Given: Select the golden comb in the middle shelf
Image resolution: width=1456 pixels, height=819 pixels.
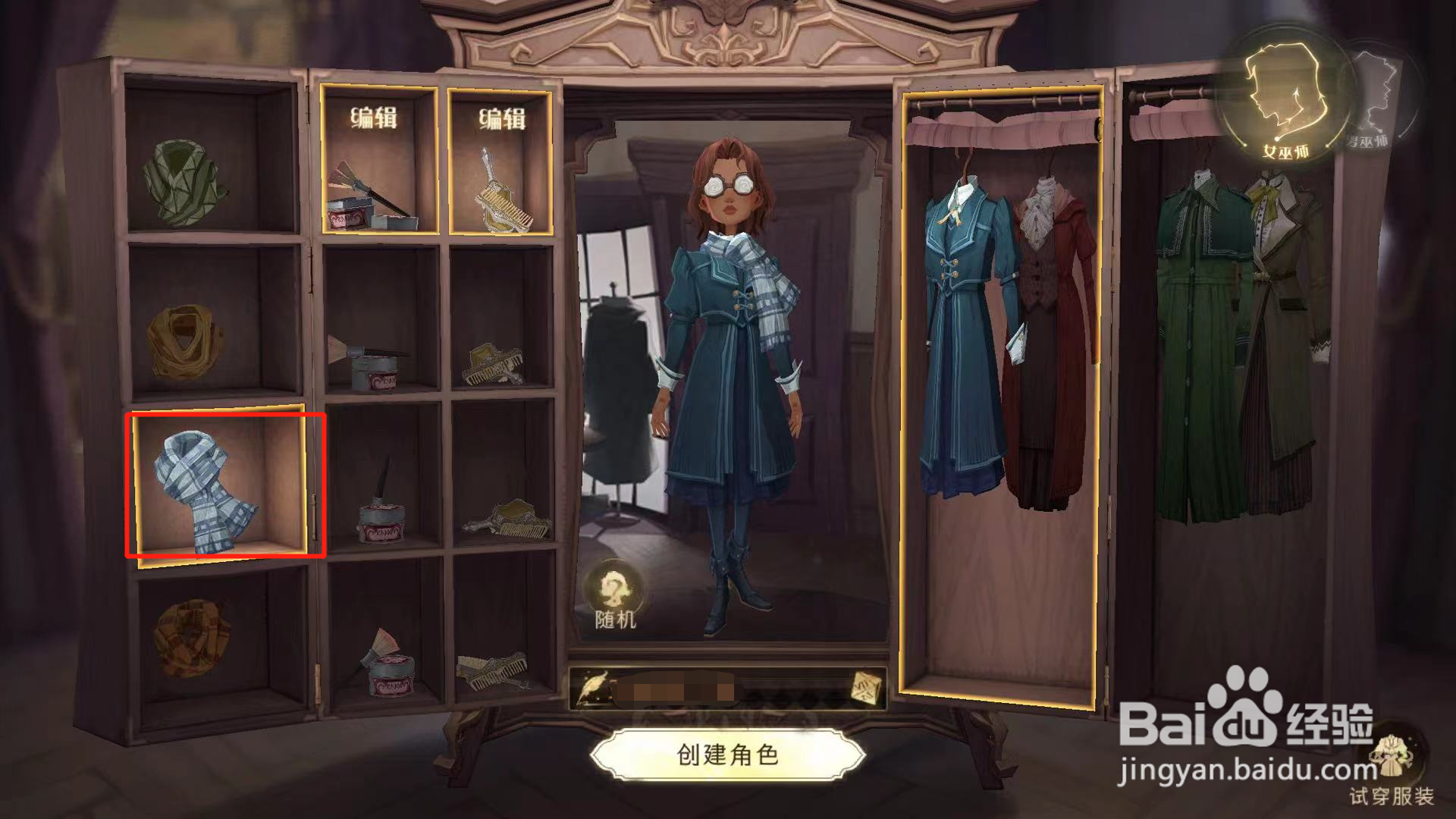Looking at the screenshot, I should click(493, 364).
